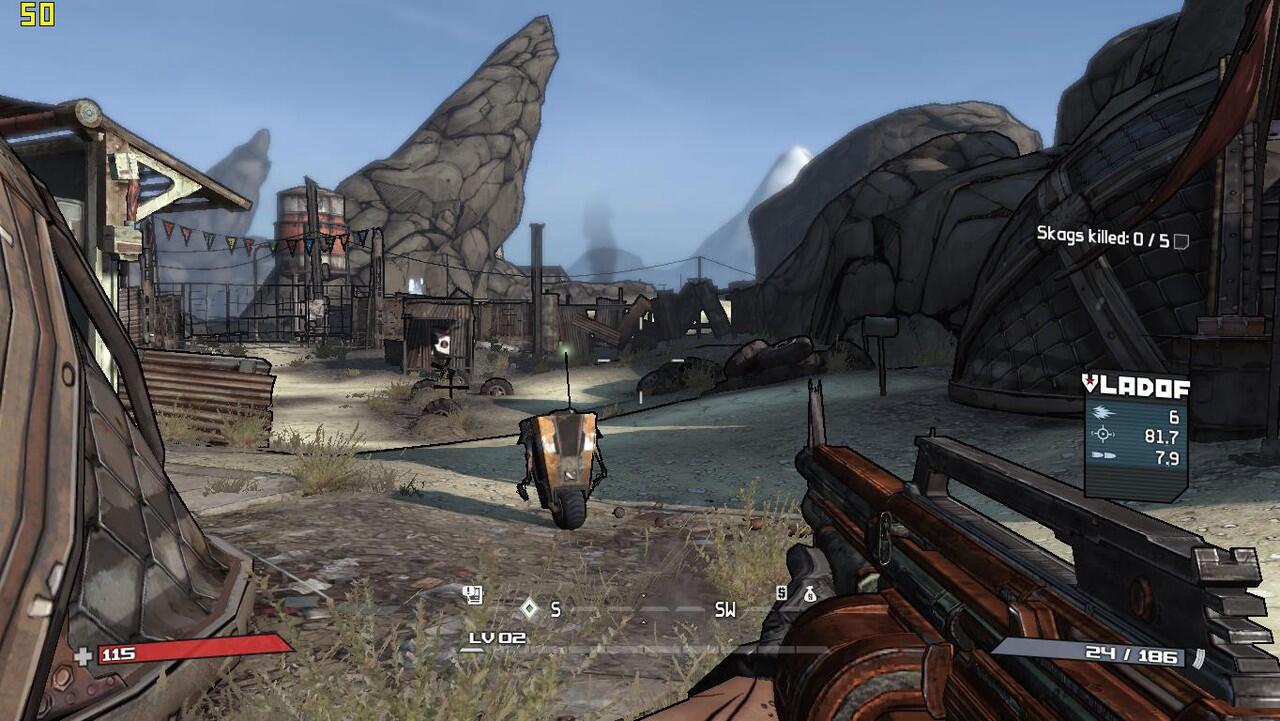This screenshot has width=1280, height=721.
Task: Click the money bag compass marker
Action: 809,595
